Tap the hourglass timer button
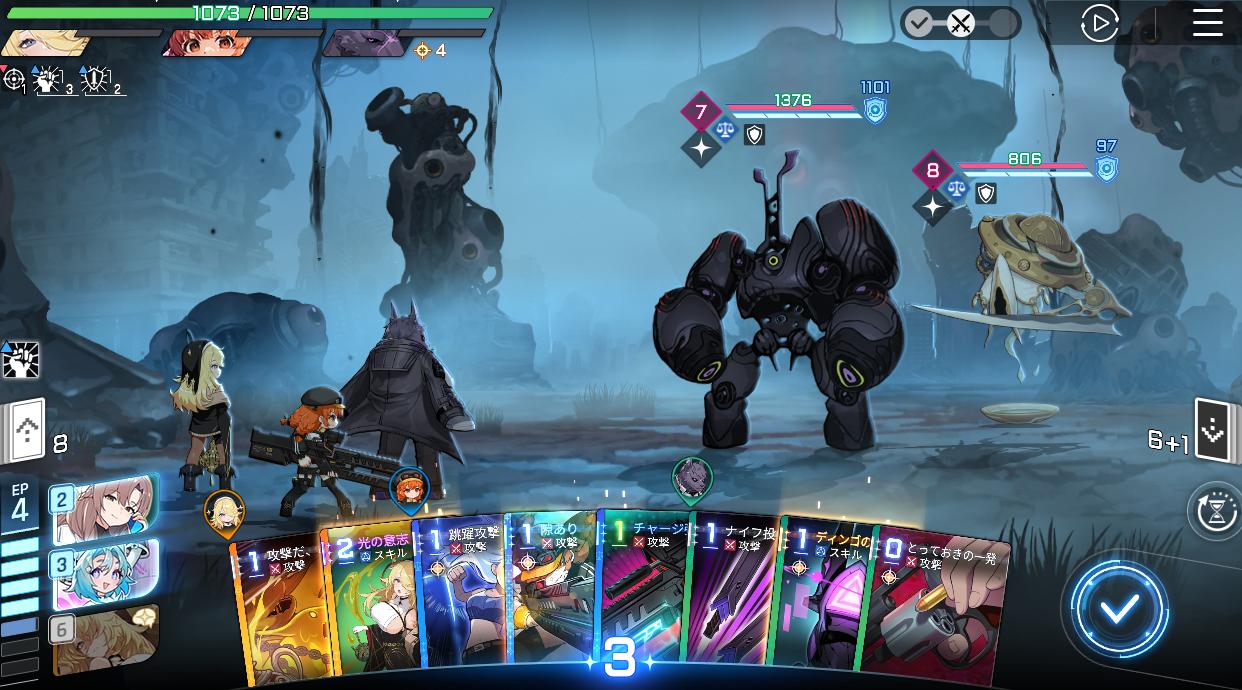 [1214, 511]
